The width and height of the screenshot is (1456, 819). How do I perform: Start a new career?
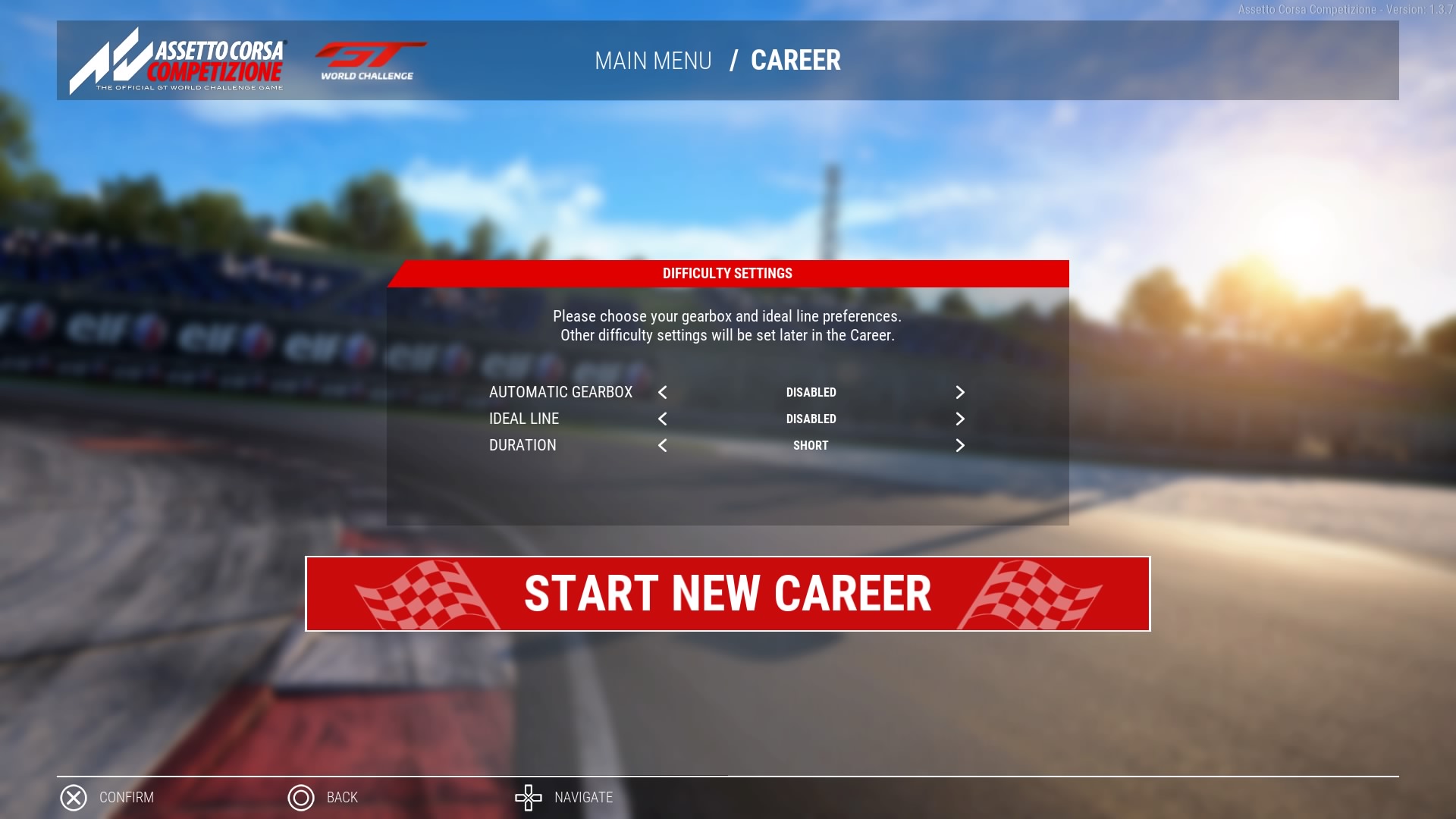(727, 594)
